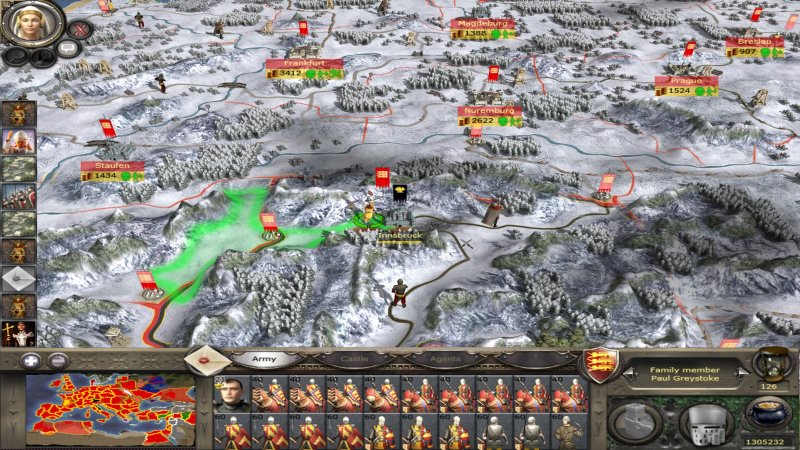Switch to the Army tab
Viewport: 800px width, 450px height.
pyautogui.click(x=264, y=358)
